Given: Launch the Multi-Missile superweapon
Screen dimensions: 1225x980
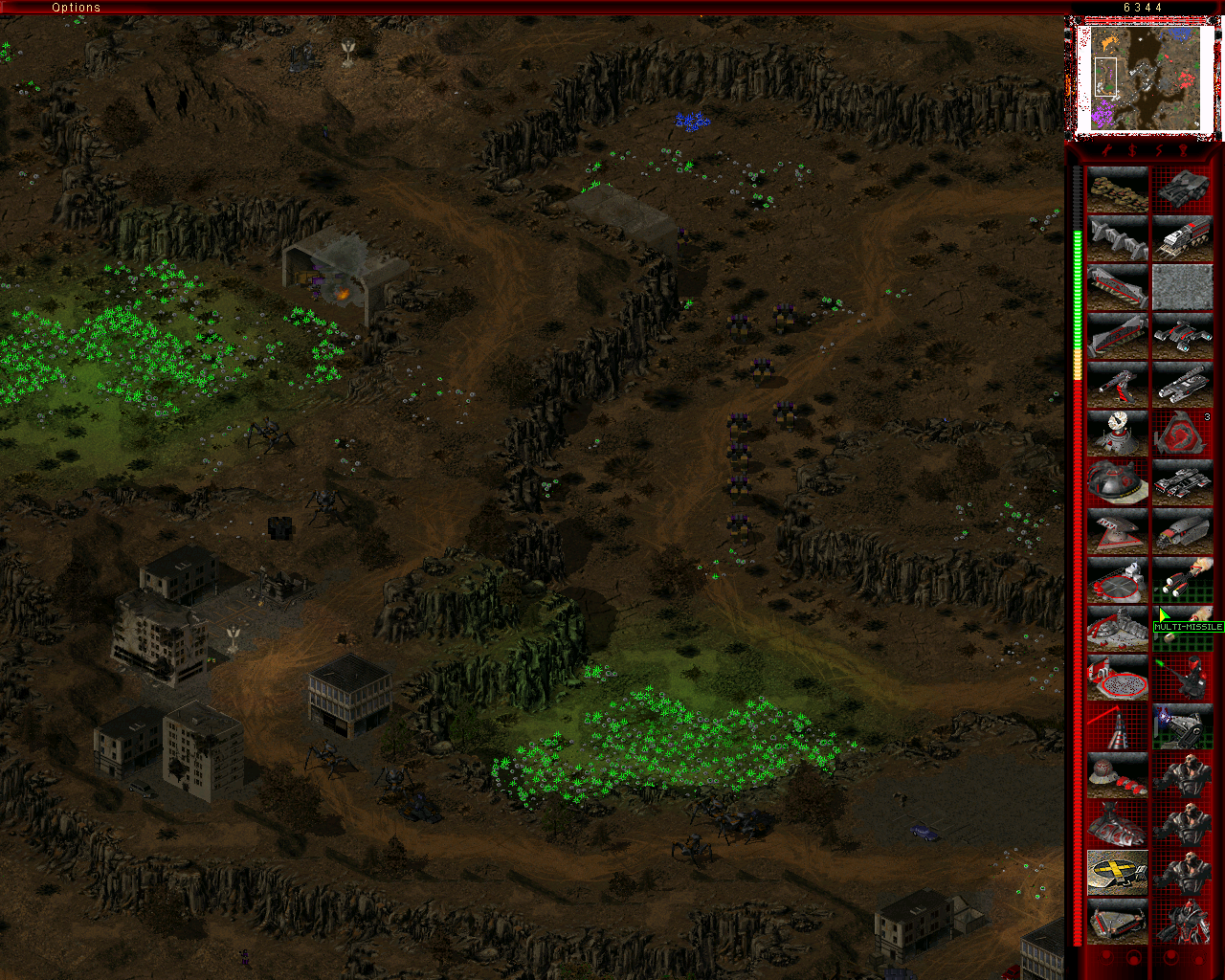Looking at the screenshot, I should (1183, 629).
